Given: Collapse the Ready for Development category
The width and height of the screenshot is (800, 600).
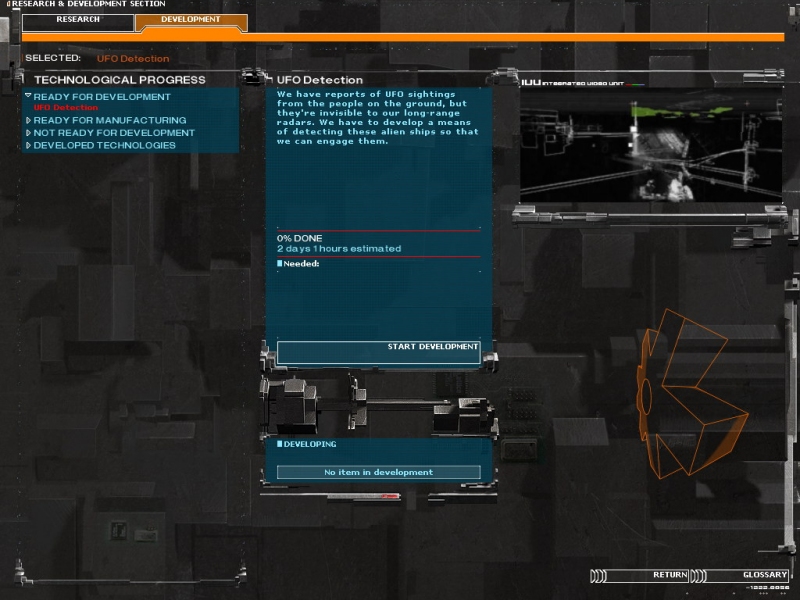Looking at the screenshot, I should pyautogui.click(x=101, y=97).
